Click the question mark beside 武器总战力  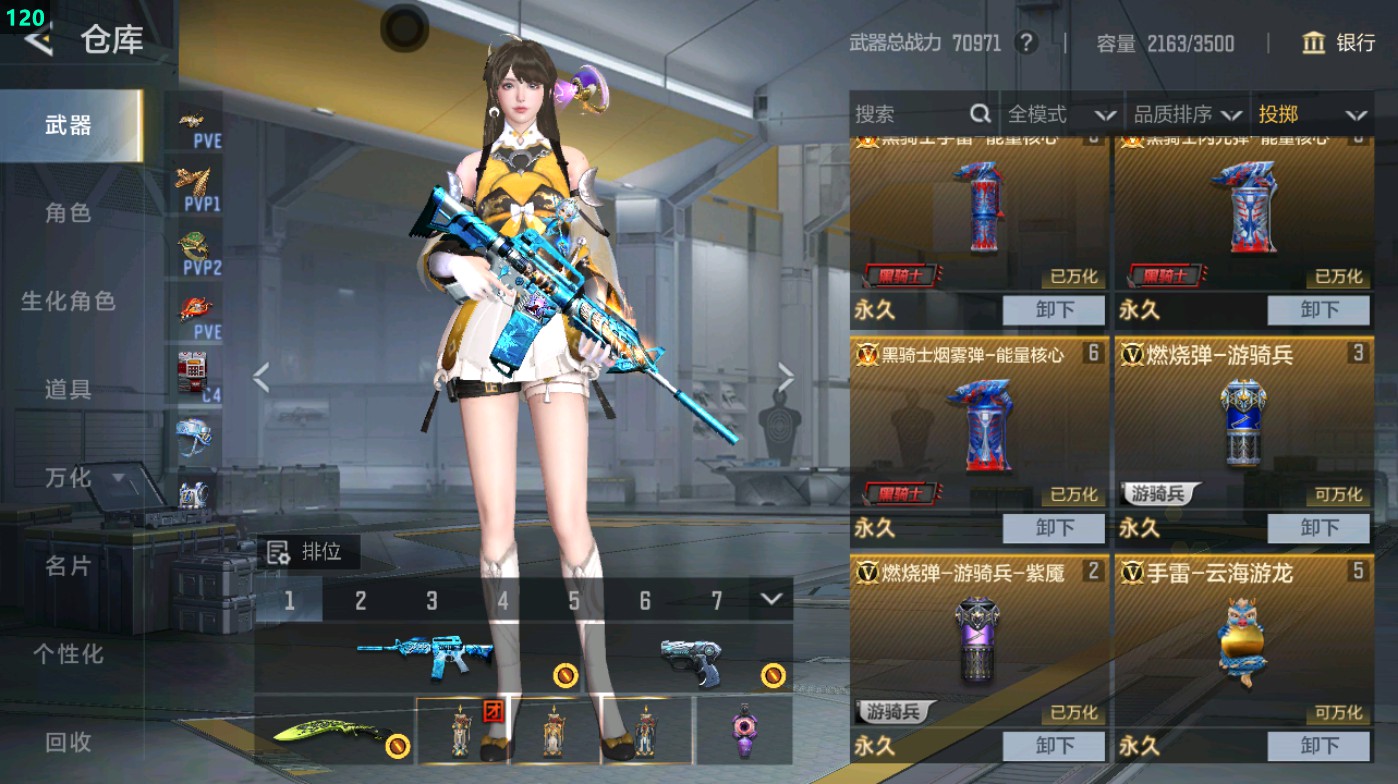tap(1025, 44)
